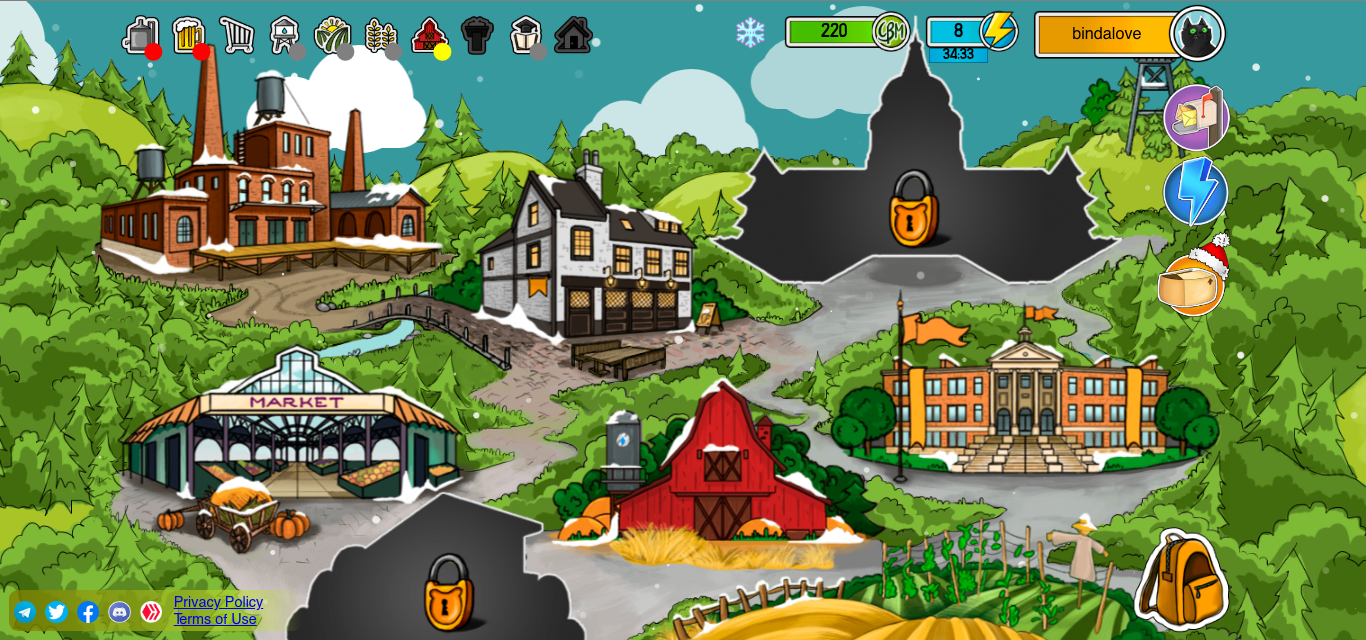This screenshot has height=640, width=1366.
Task: Click the dark house icon
Action: [x=573, y=35]
